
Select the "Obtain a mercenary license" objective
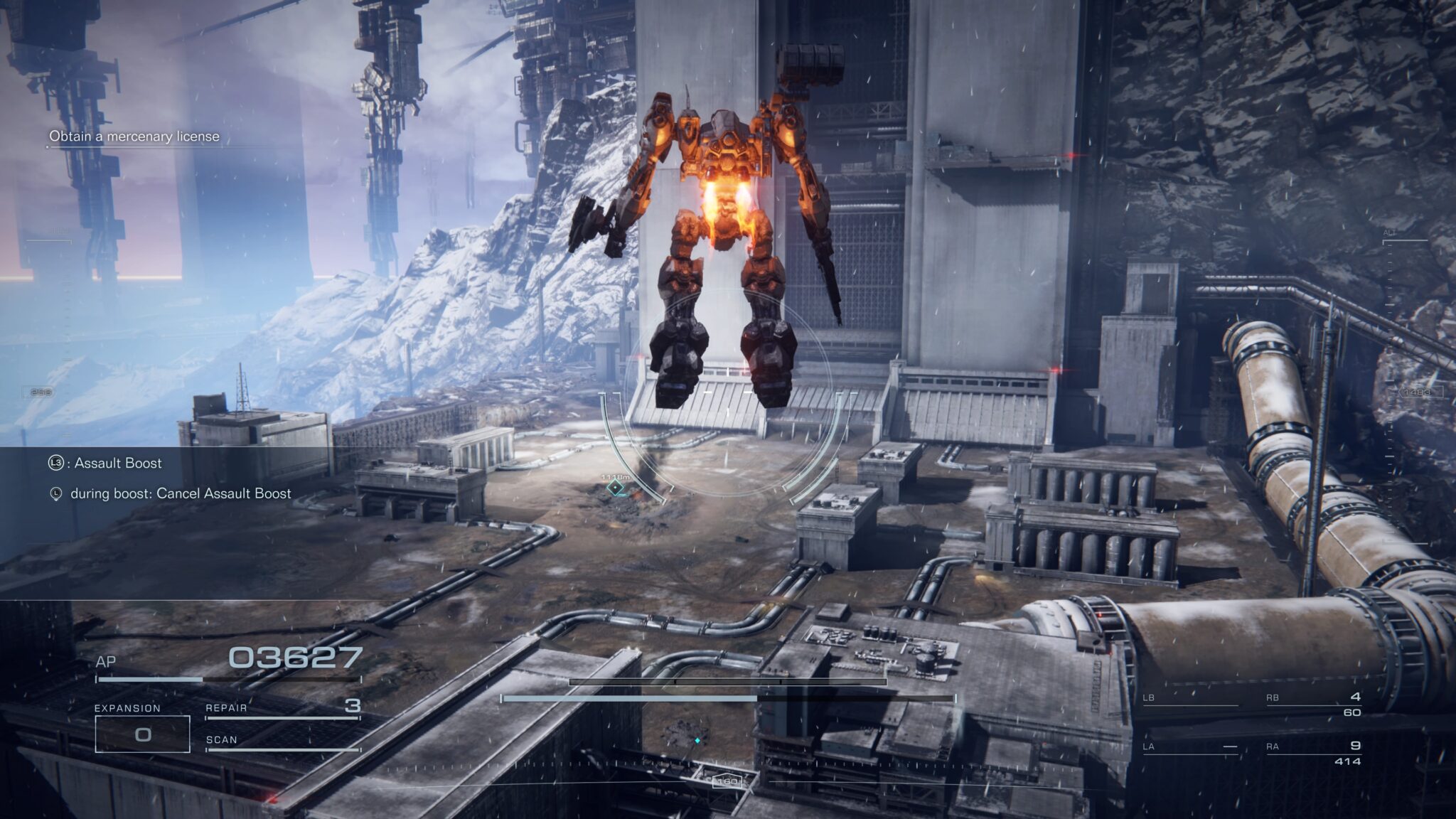coord(134,136)
